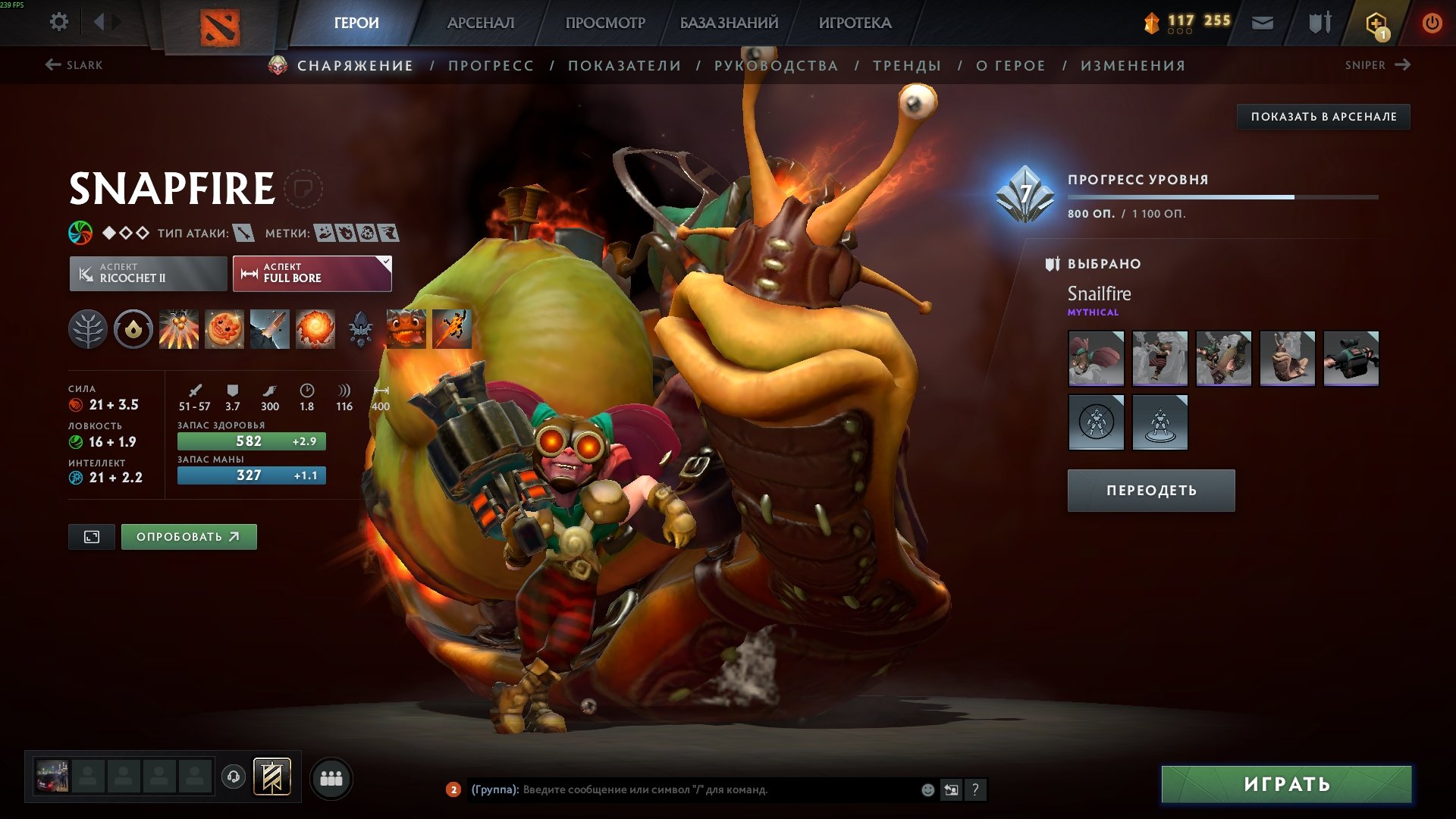This screenshot has height=819, width=1456.
Task: Switch the selected aspect to RICOCHET II
Action: [149, 273]
